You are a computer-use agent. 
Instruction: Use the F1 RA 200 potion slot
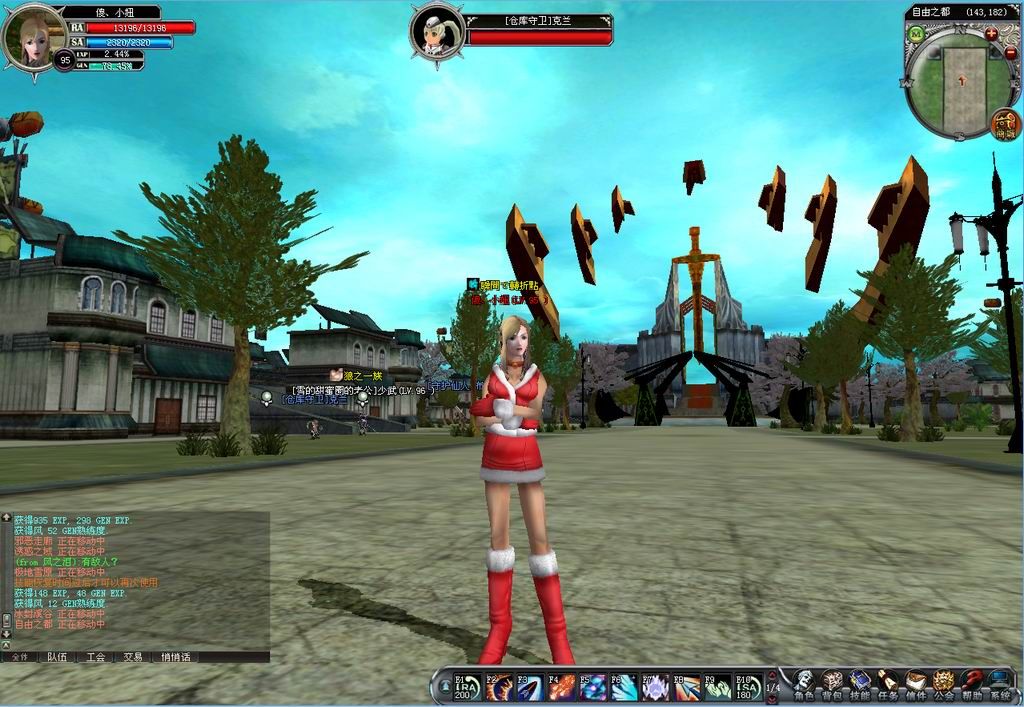pyautogui.click(x=467, y=687)
